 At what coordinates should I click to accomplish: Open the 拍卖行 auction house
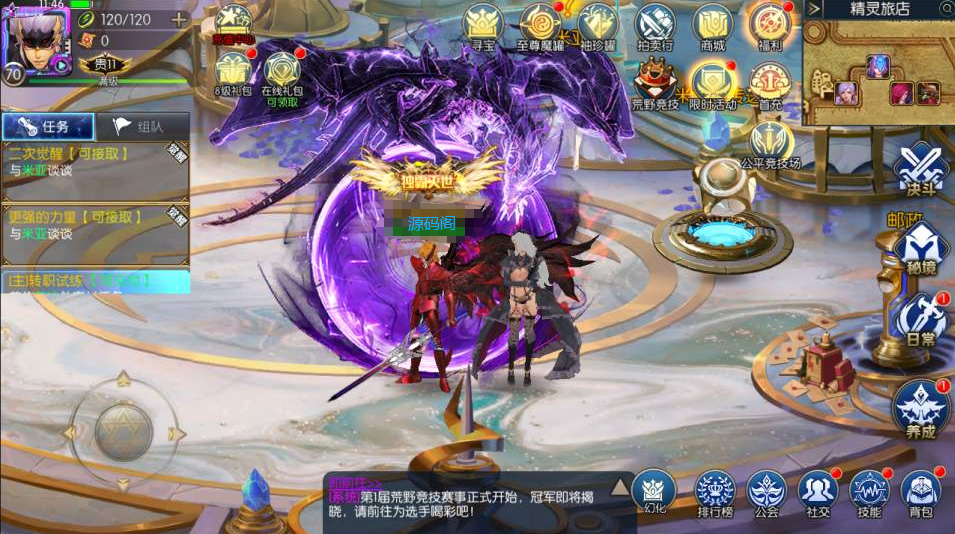[x=655, y=25]
